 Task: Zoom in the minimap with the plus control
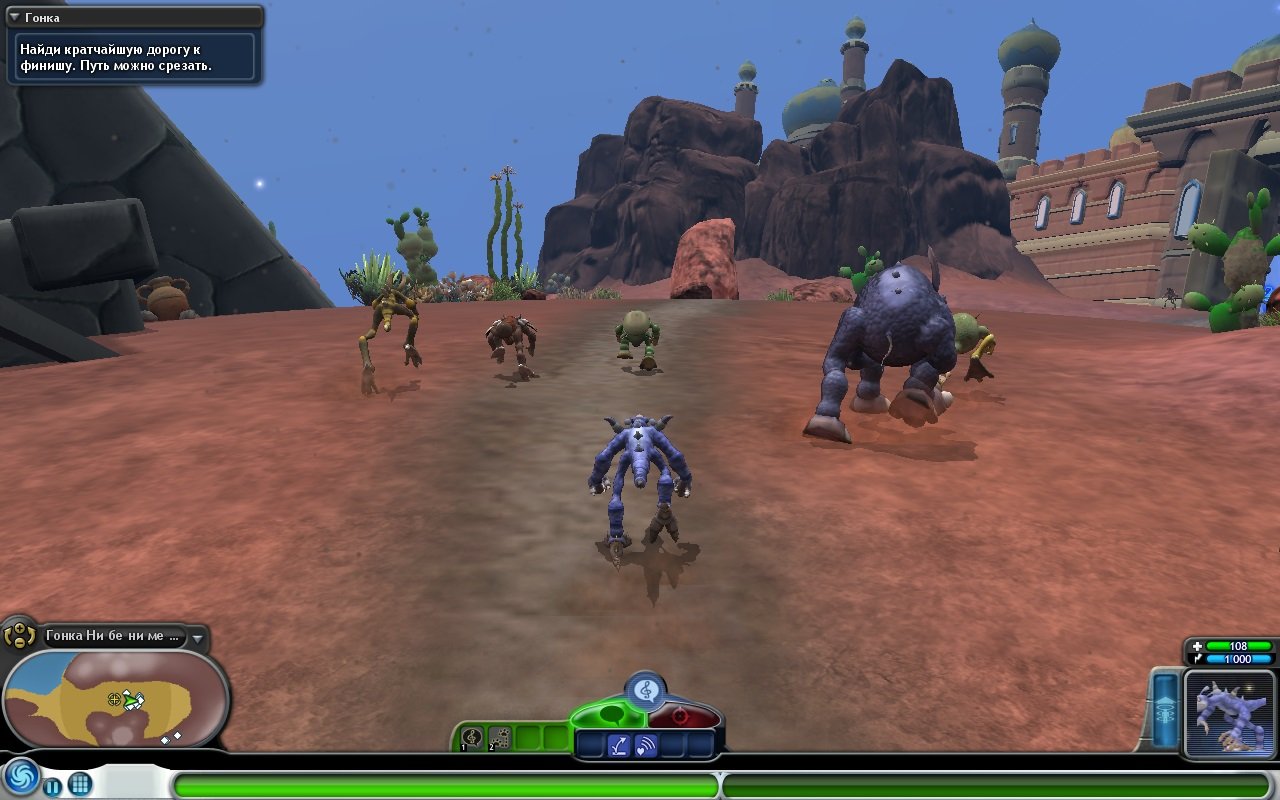coord(19,627)
